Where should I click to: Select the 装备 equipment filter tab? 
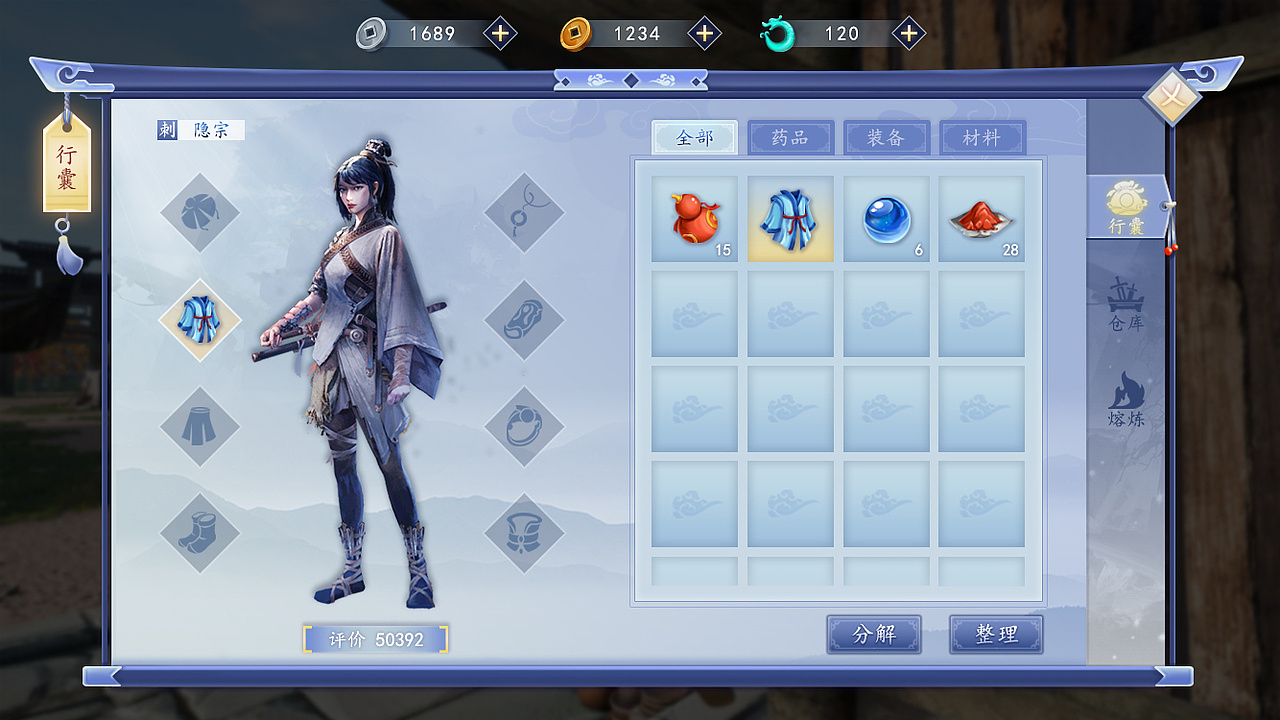coord(886,137)
